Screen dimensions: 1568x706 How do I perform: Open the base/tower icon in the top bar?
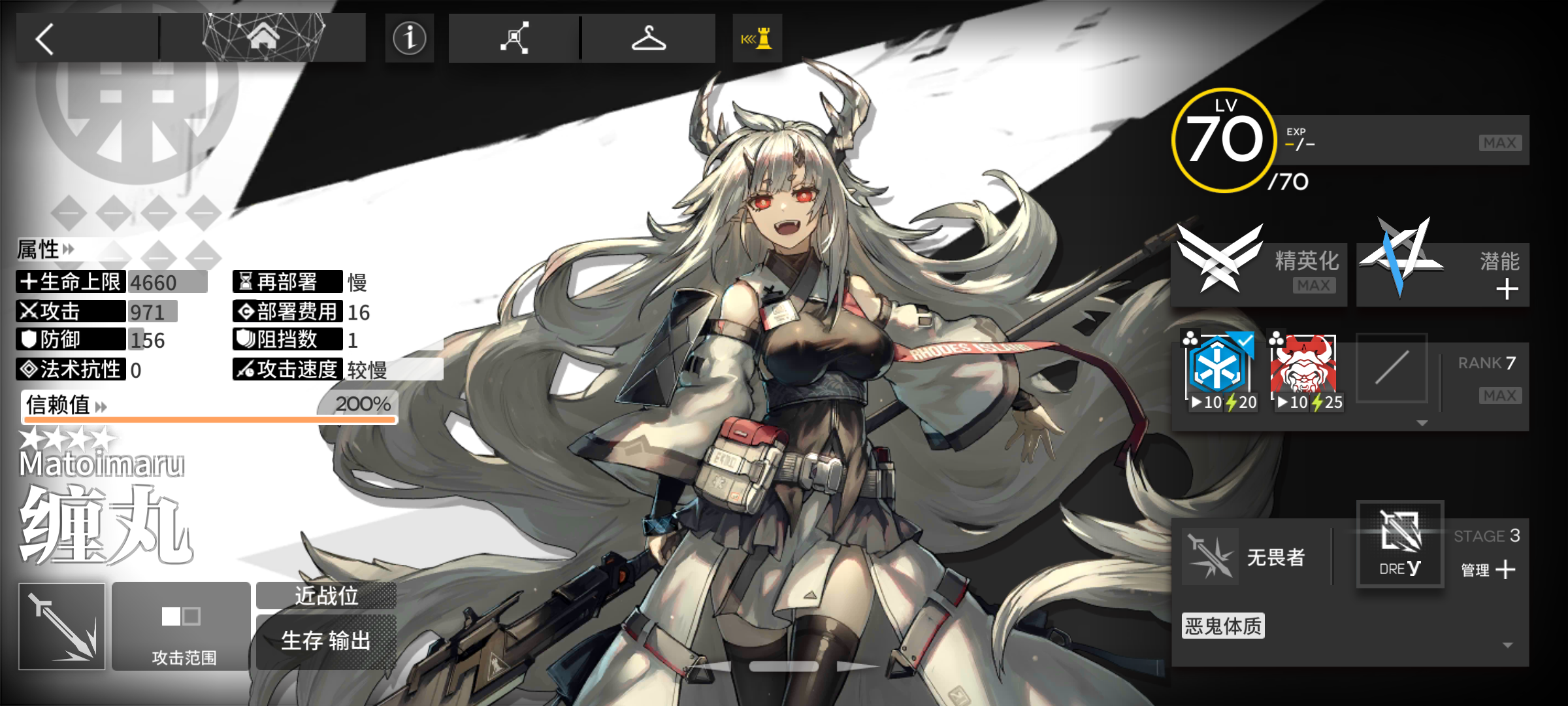[758, 37]
